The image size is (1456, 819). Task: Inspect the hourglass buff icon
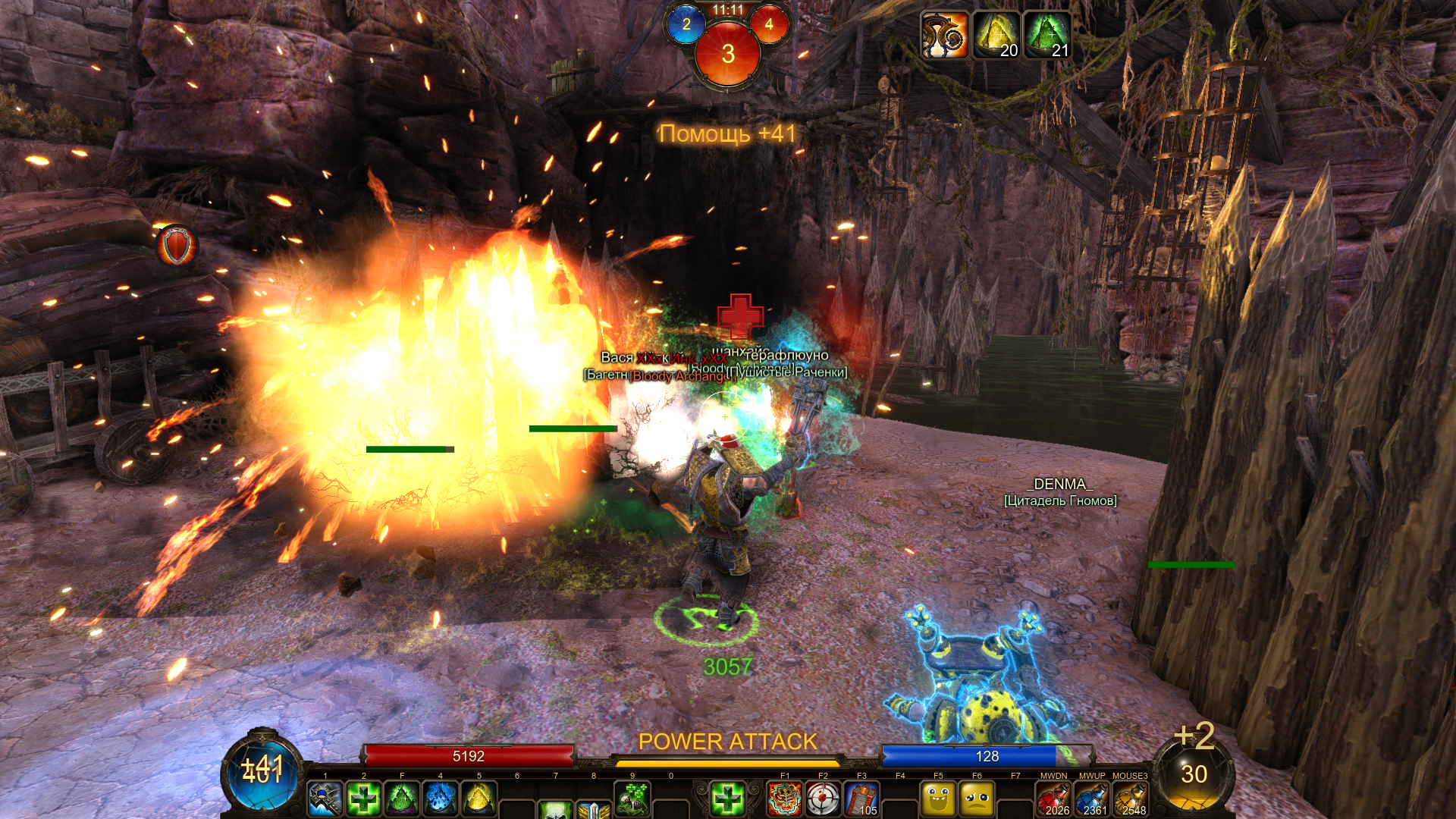pyautogui.click(x=945, y=35)
